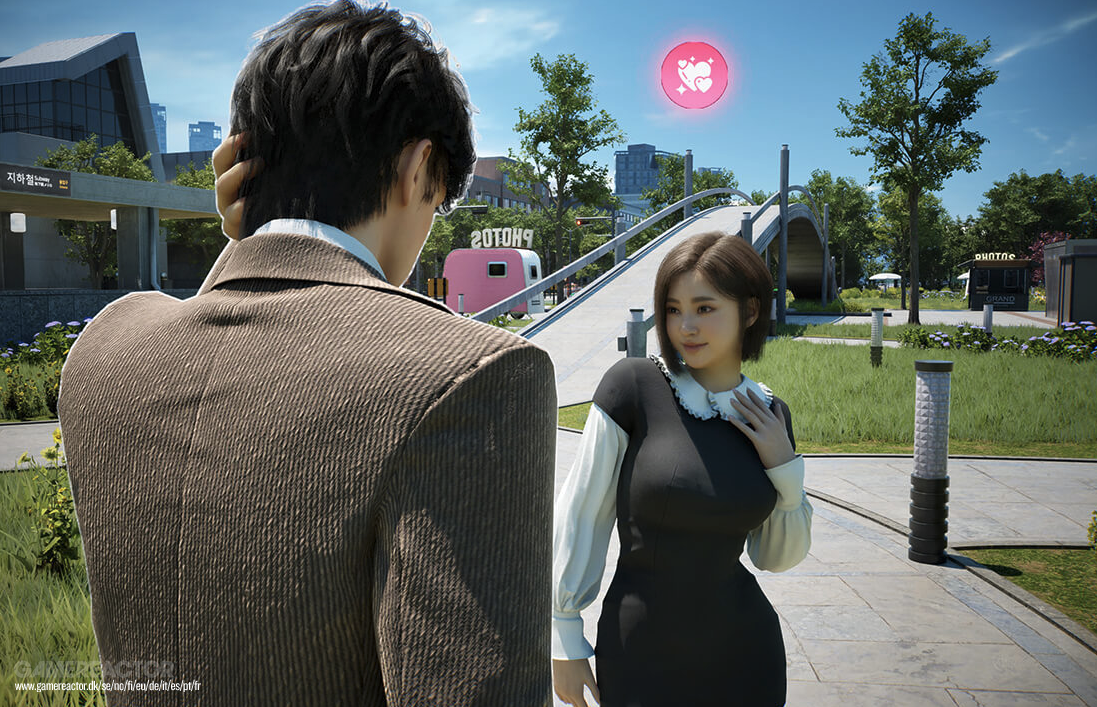Click the pink hearts romance bubble
Image resolution: width=1097 pixels, height=707 pixels.
coord(694,75)
